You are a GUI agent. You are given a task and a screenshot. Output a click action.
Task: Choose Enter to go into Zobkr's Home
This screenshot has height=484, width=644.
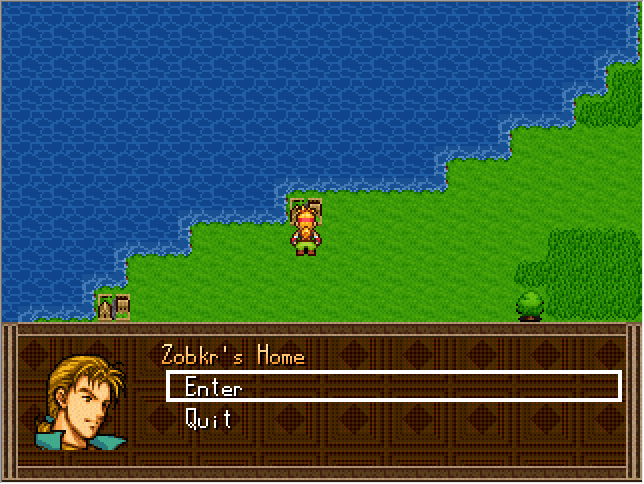(213, 387)
